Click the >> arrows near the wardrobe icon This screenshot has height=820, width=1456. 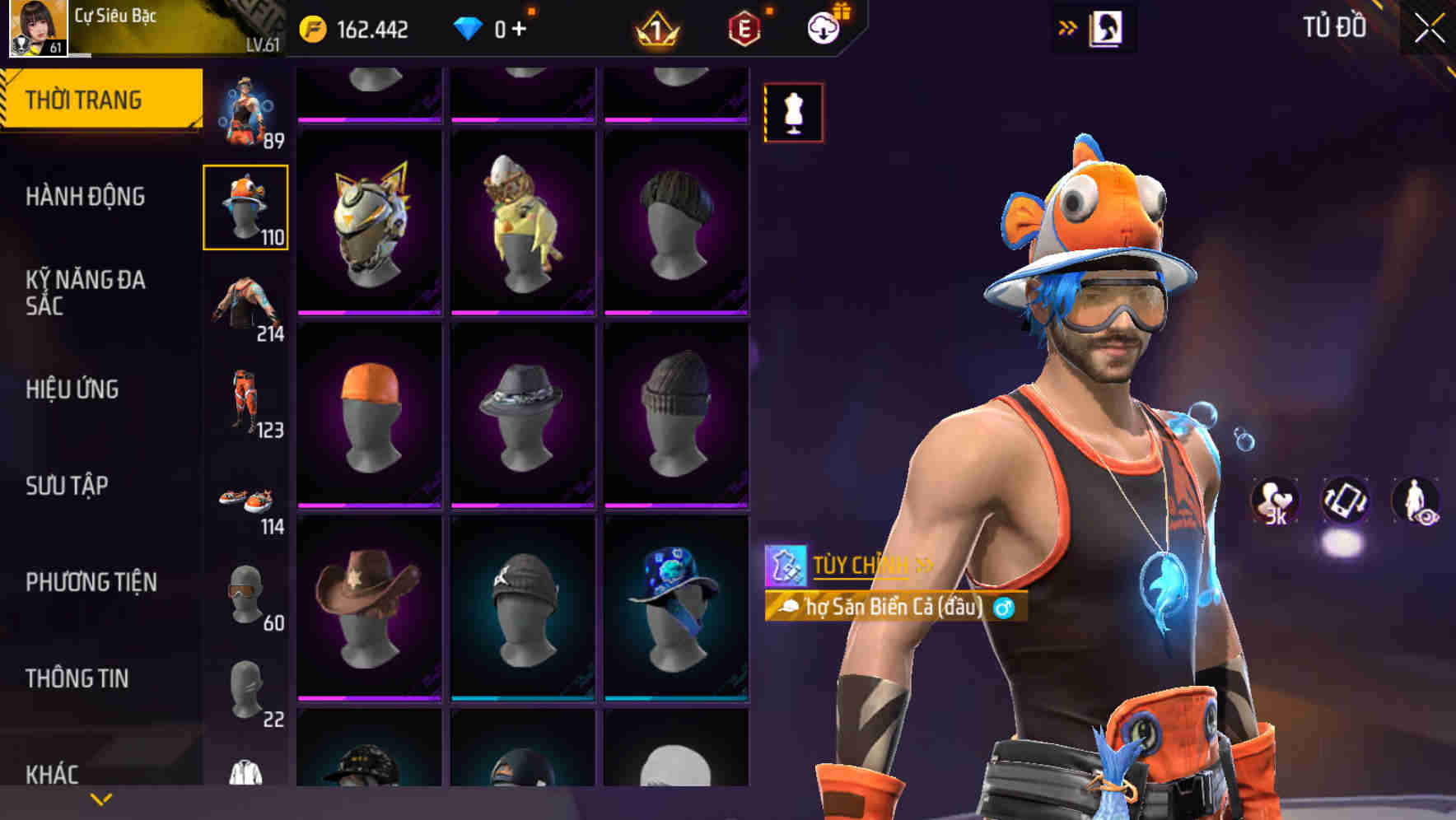click(1067, 26)
